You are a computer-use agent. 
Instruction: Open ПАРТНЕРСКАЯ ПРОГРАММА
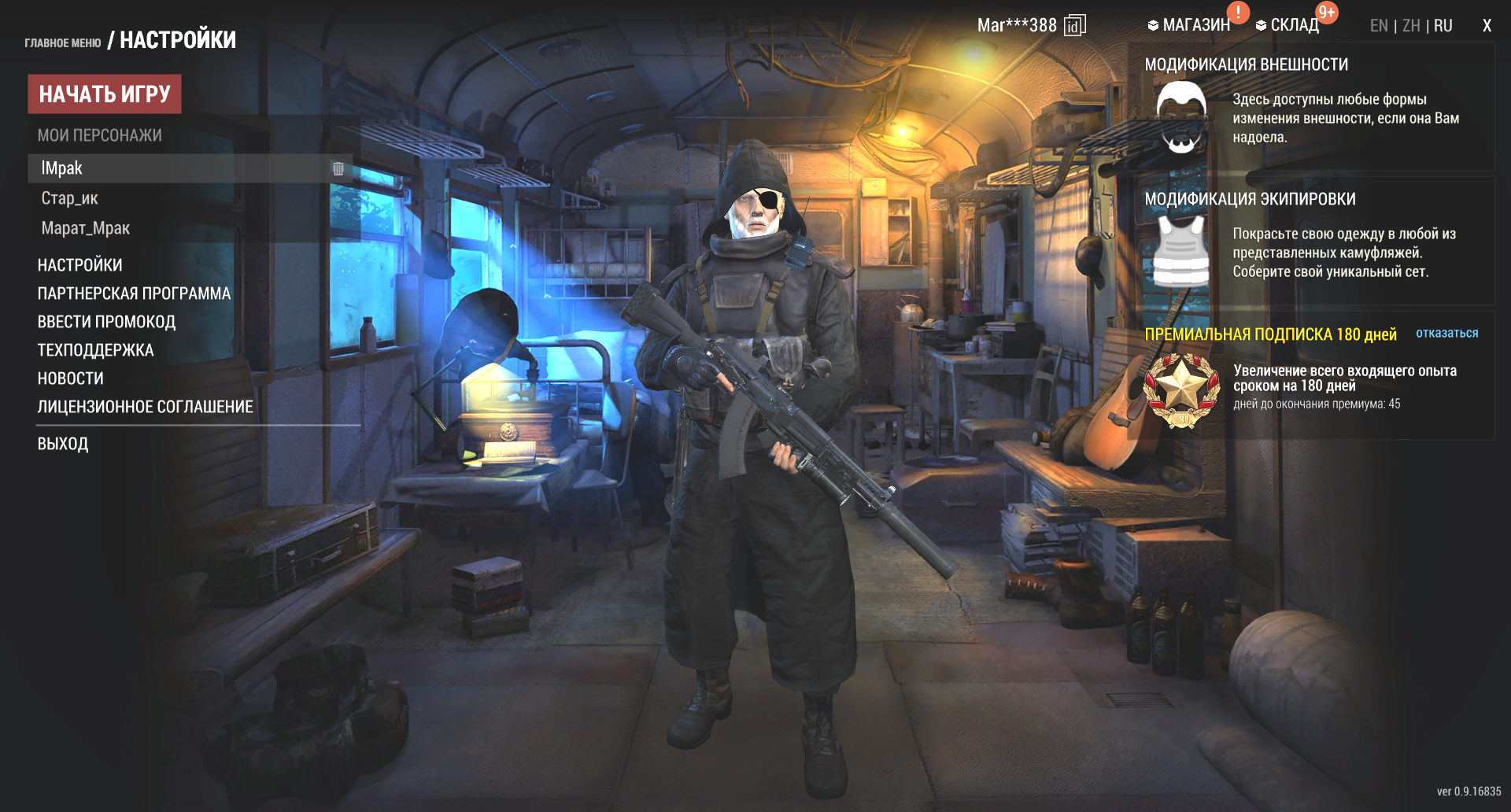(135, 293)
